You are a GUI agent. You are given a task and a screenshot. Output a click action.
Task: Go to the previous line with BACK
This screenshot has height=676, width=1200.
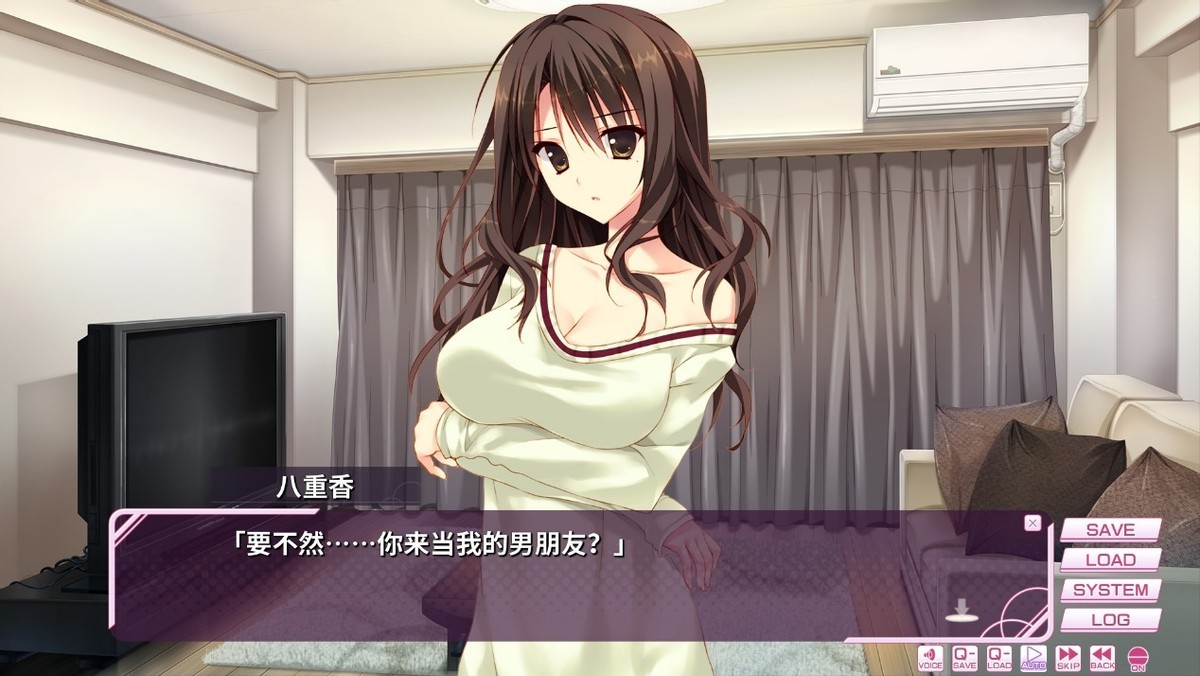[x=1102, y=657]
